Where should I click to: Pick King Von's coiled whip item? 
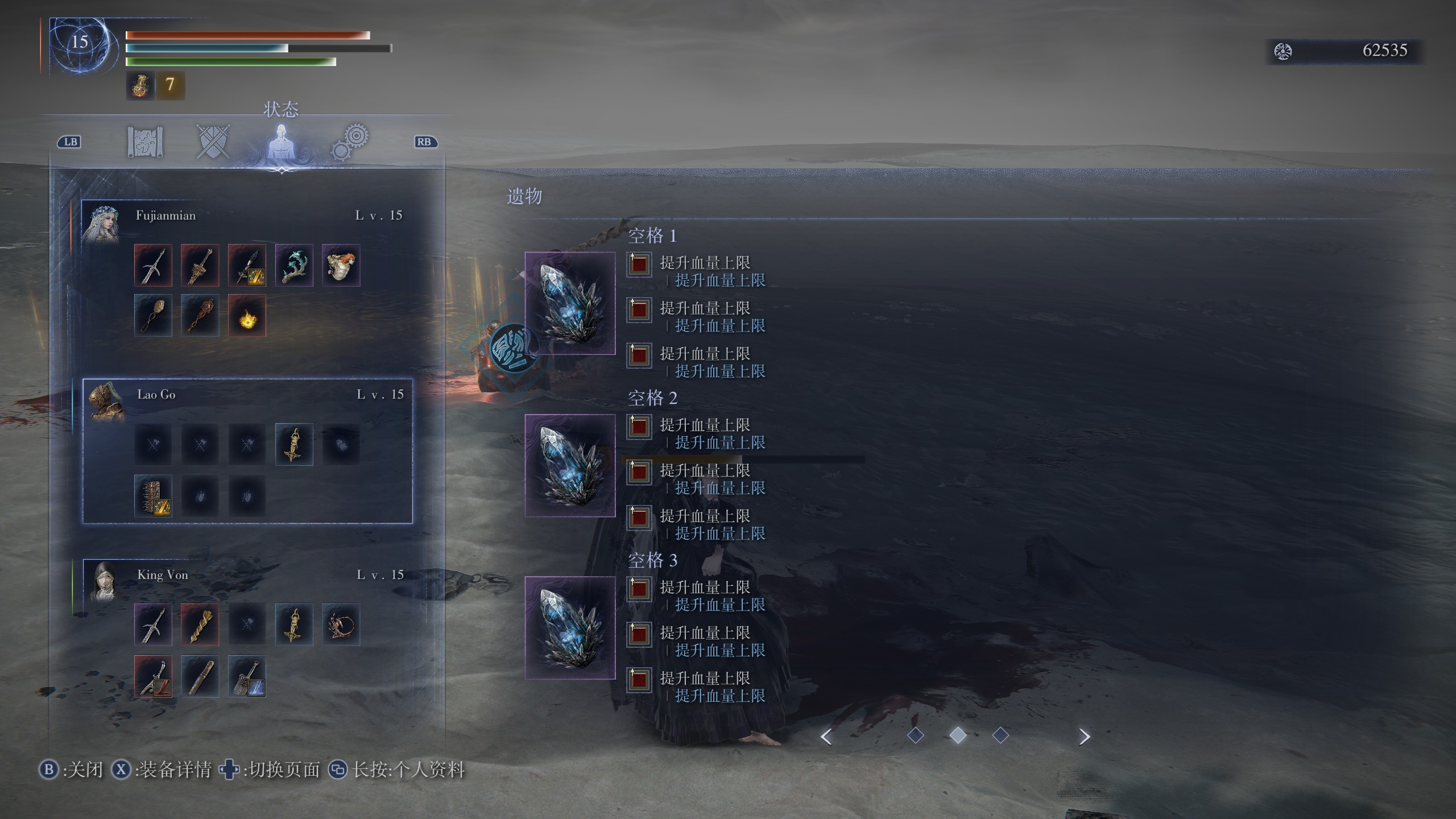[341, 624]
